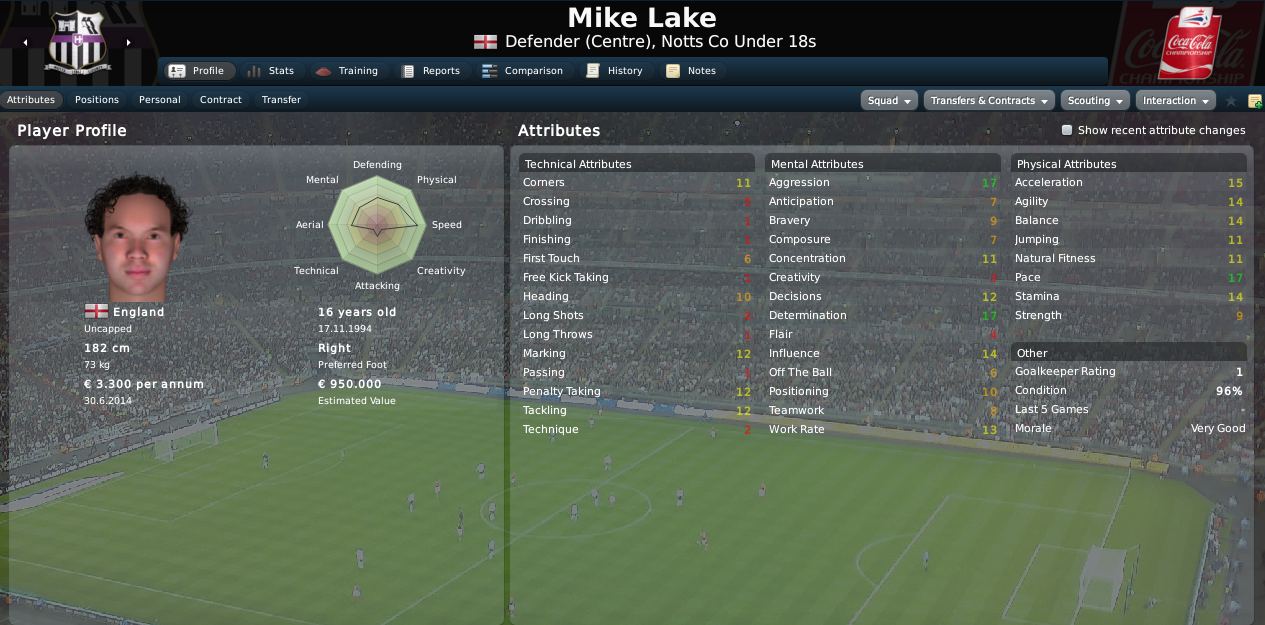Show the Comparison tab
This screenshot has height=625, width=1265.
tap(522, 71)
